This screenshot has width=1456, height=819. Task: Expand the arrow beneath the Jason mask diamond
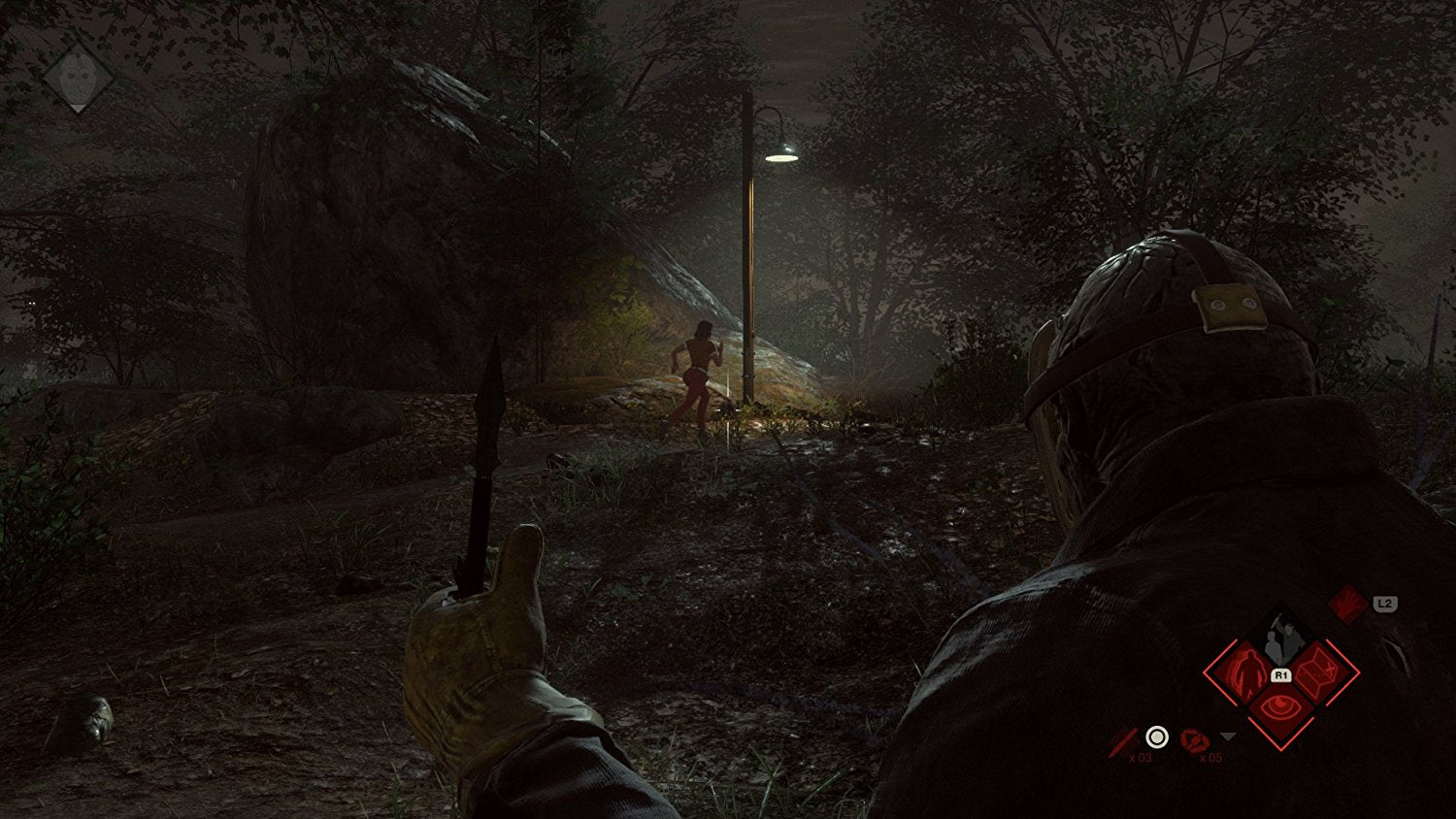[x=78, y=109]
